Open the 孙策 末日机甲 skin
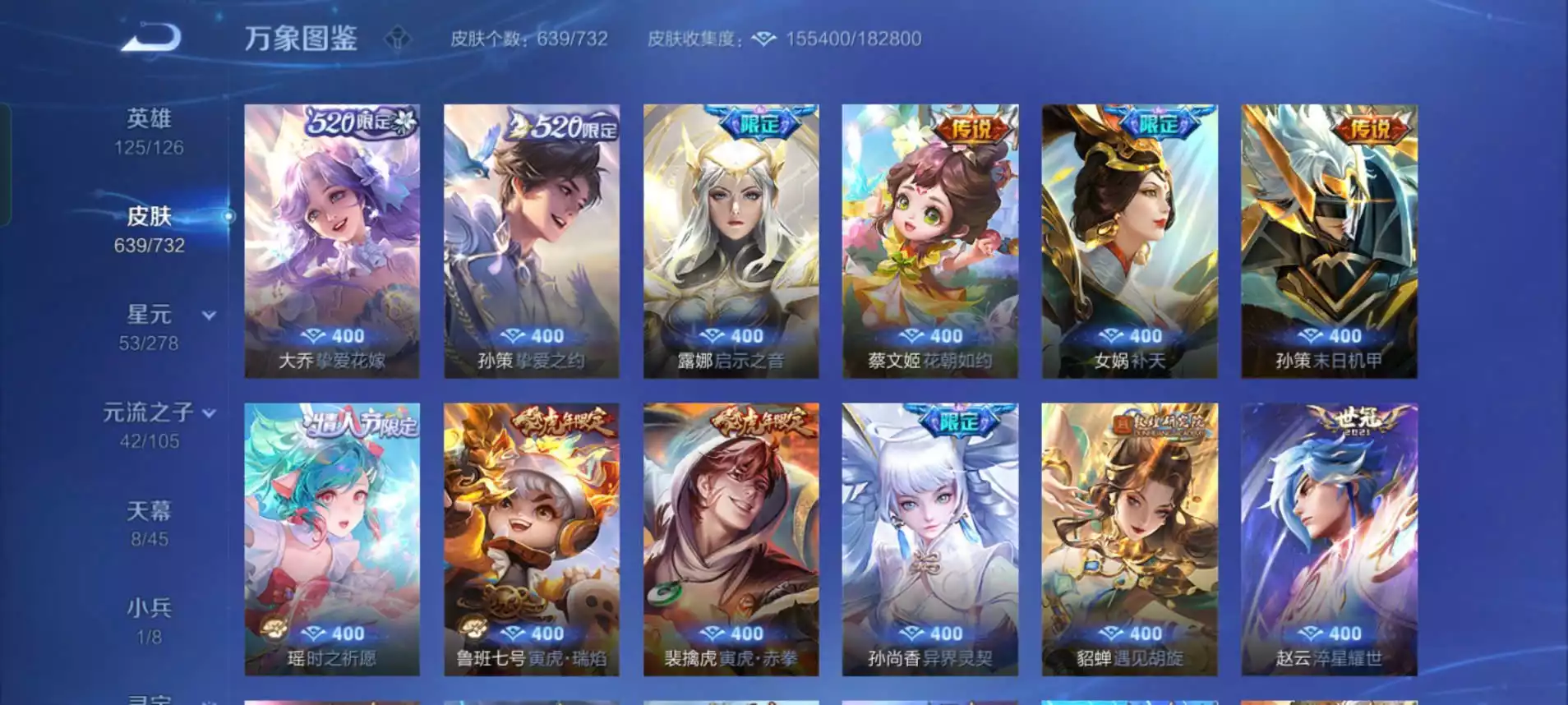Viewport: 1568px width, 705px height. click(1329, 241)
